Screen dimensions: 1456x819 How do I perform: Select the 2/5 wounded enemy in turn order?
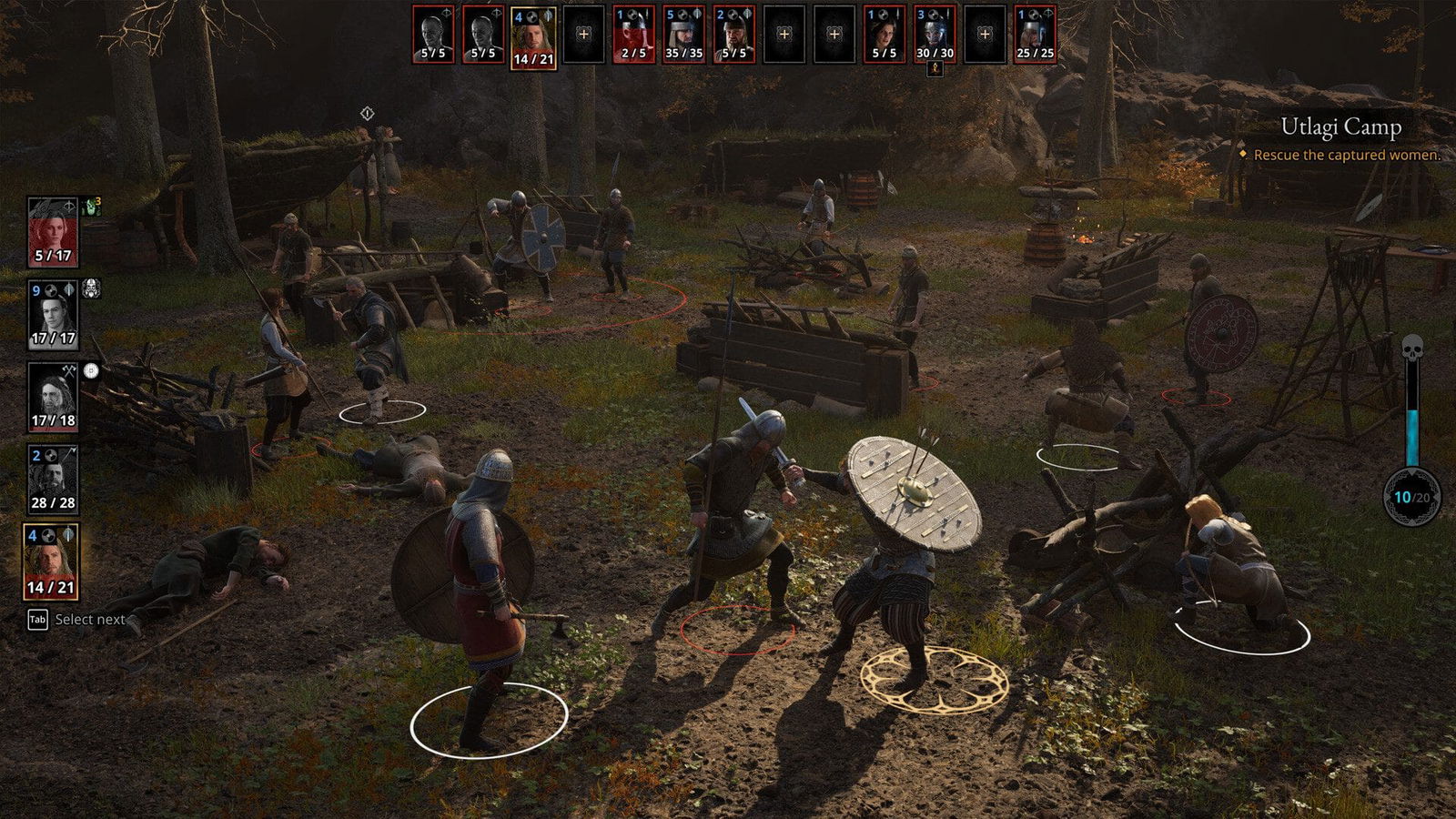[633, 35]
